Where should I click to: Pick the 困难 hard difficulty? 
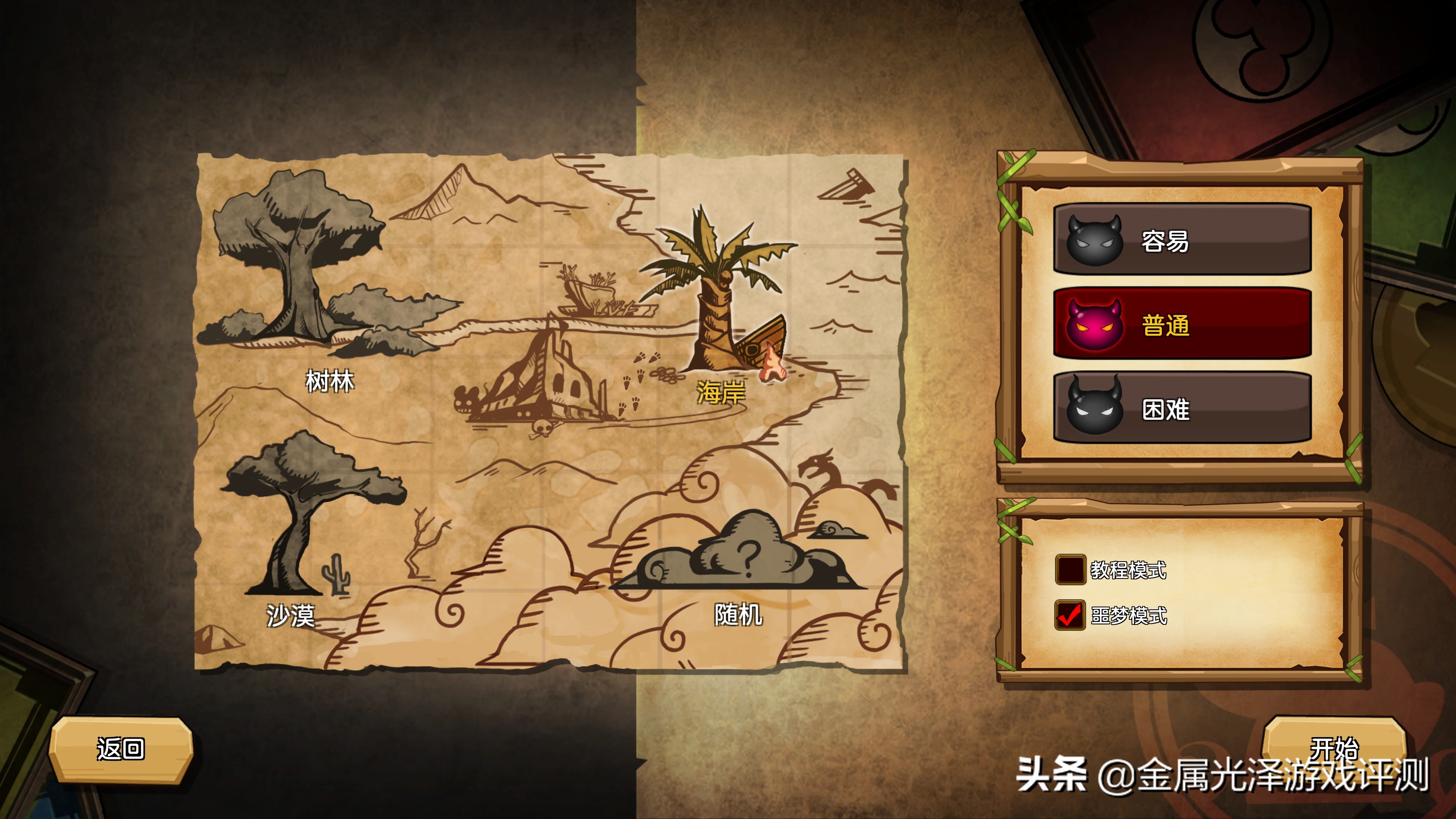[1181, 408]
